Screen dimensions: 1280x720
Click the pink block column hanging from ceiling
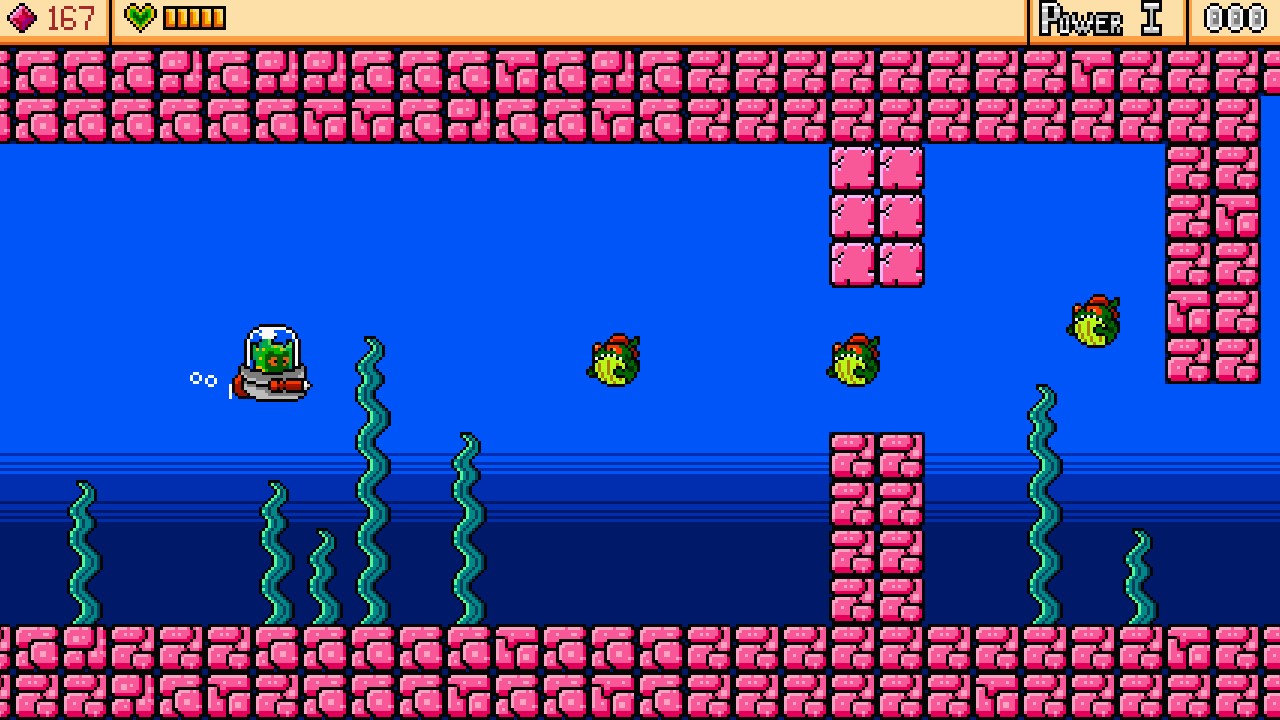[x=876, y=210]
